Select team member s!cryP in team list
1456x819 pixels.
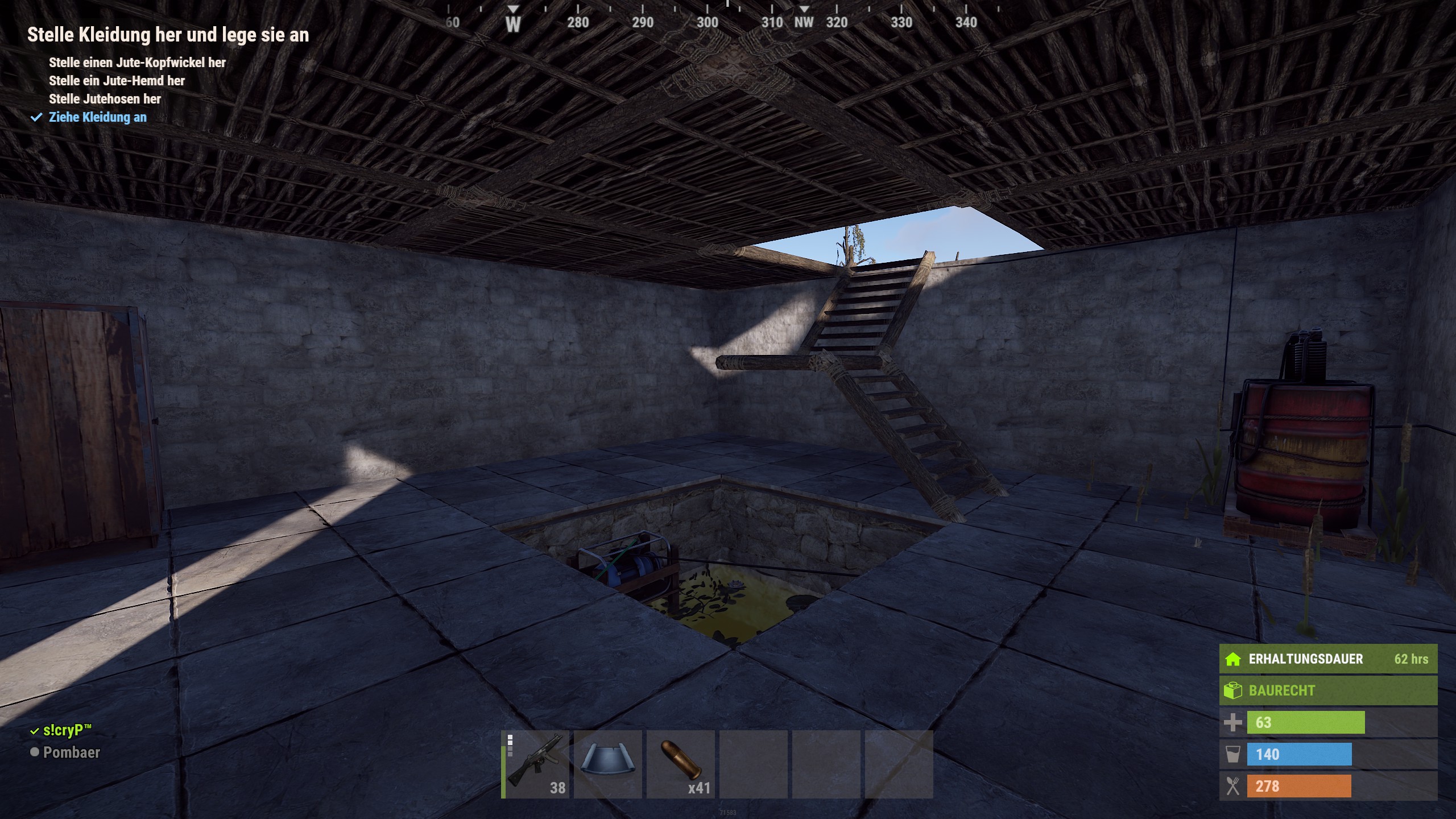click(x=67, y=730)
